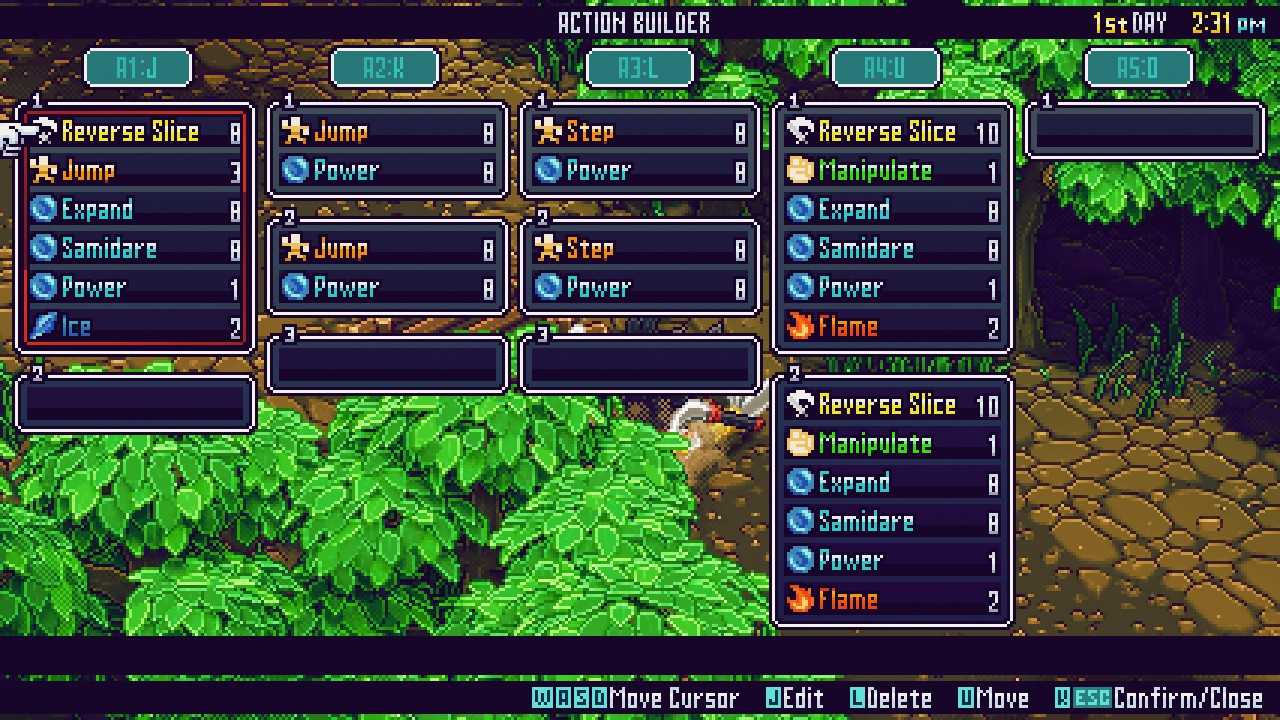1280x720 pixels.
Task: Select the Ice element row
Action: pyautogui.click(x=136, y=327)
